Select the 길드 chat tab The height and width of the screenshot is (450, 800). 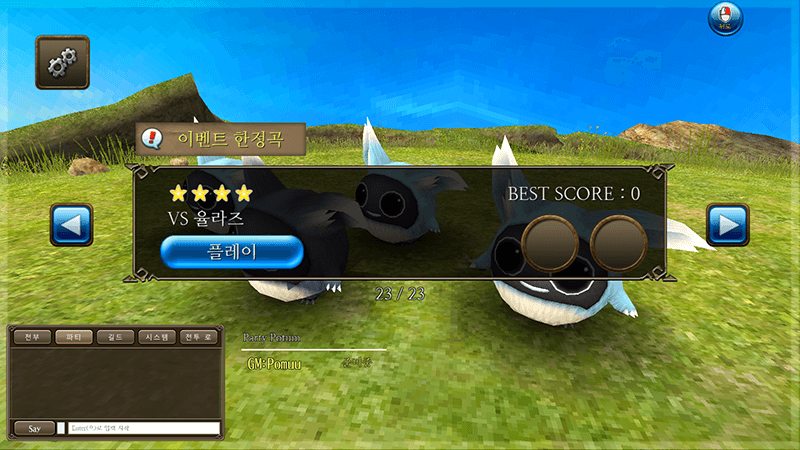115,337
